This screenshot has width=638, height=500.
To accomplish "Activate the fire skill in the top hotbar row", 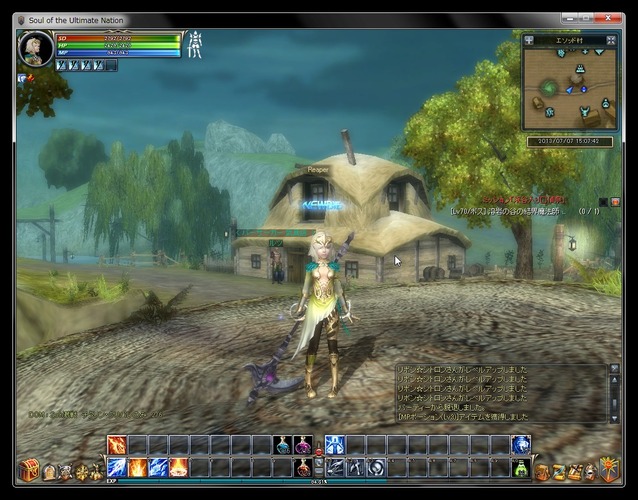I will (x=116, y=445).
